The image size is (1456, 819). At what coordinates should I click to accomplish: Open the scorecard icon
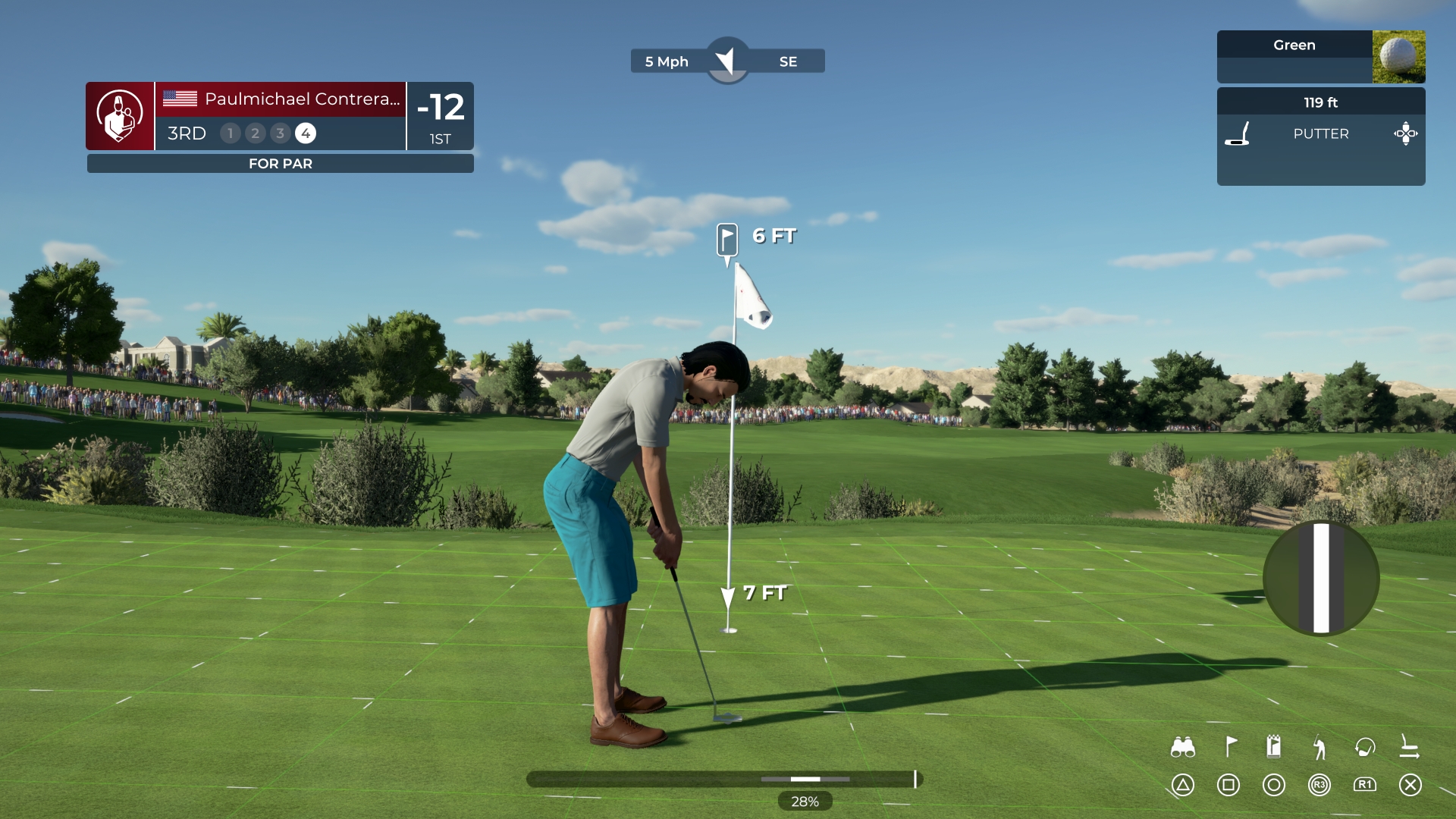point(1273,746)
